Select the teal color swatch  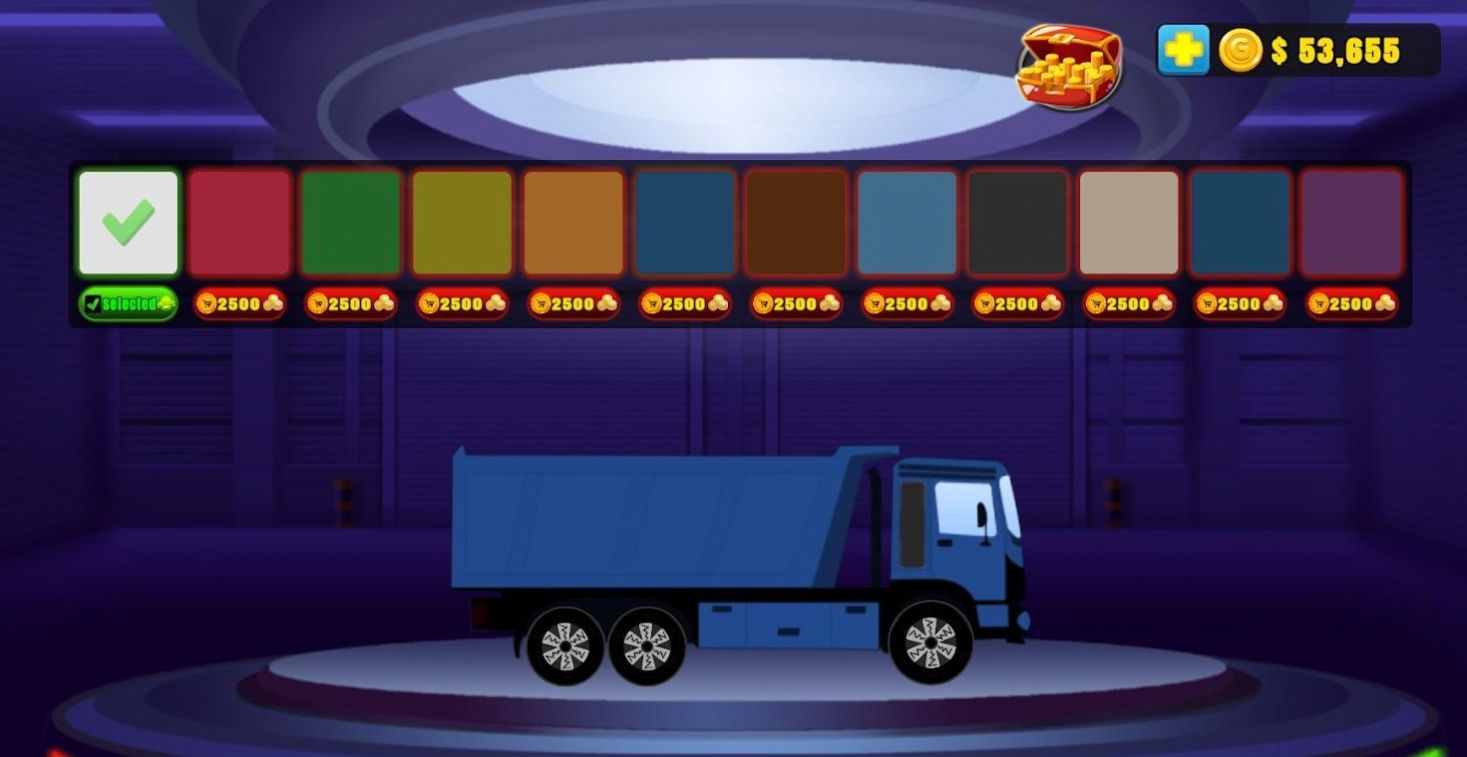pyautogui.click(x=685, y=220)
